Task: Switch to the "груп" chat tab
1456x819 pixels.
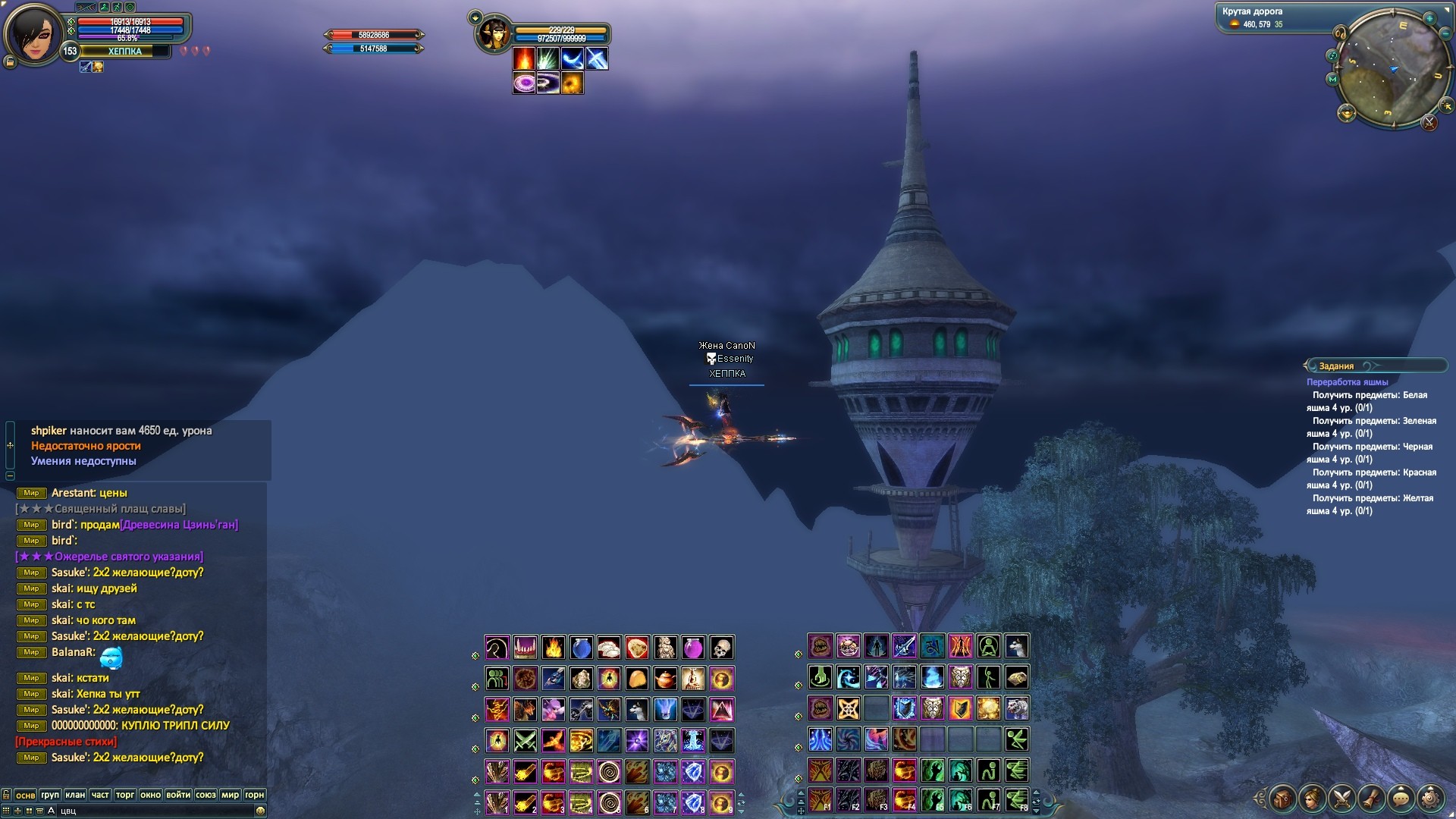Action: [50, 795]
